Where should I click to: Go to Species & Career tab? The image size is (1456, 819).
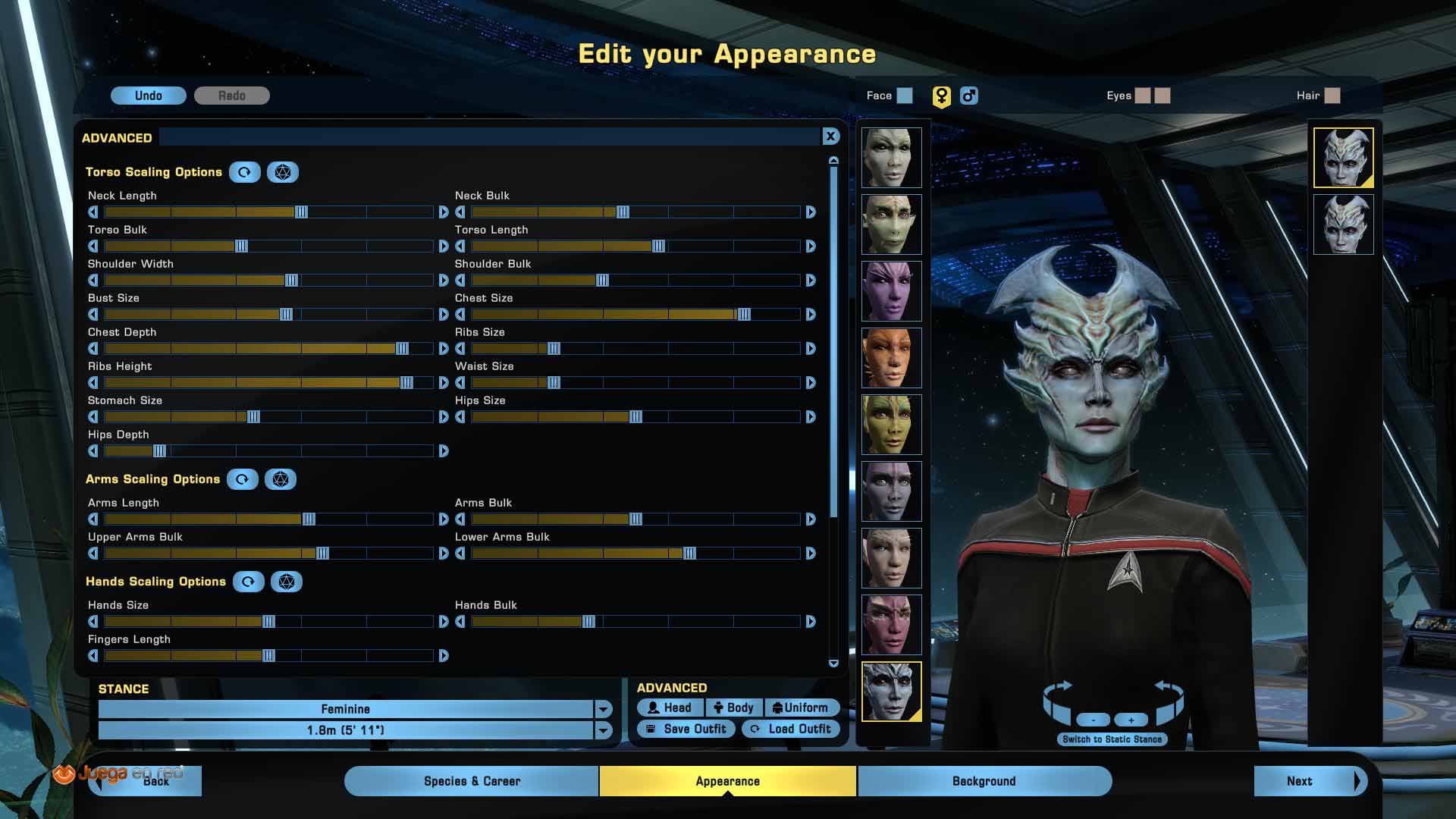(472, 781)
